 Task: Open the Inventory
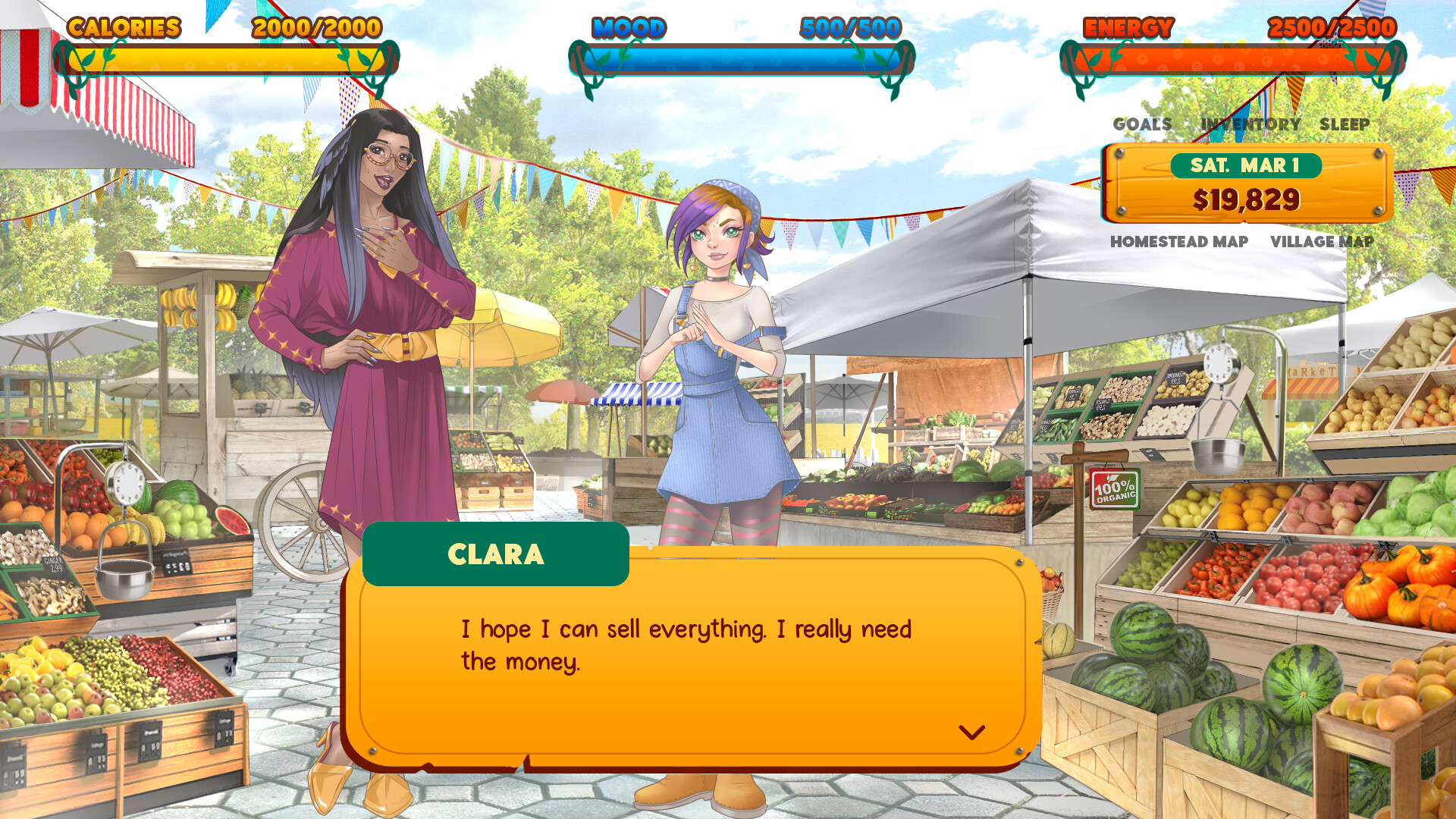point(1250,124)
